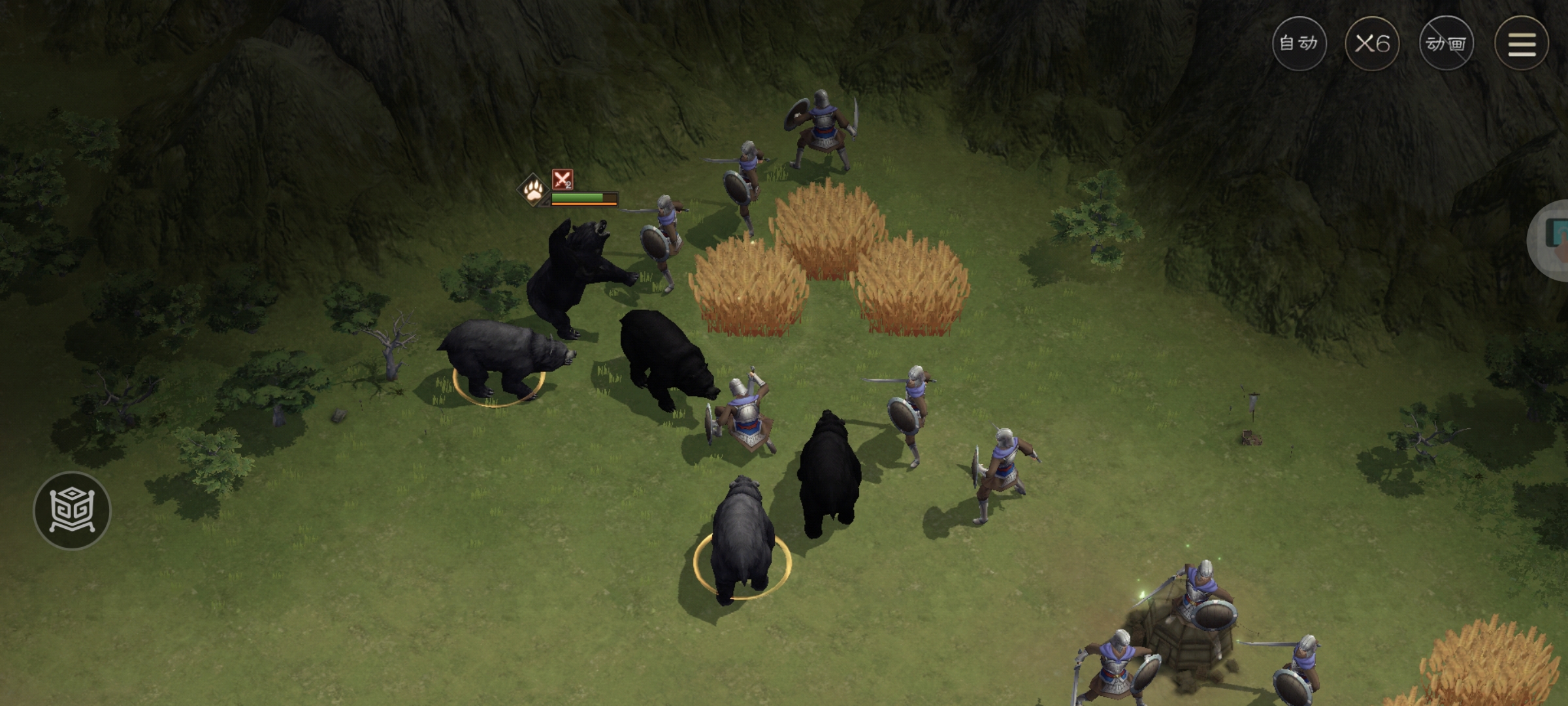Toggle the 自动 auto-battle button
Screen dimensions: 1568x706
point(1299,44)
